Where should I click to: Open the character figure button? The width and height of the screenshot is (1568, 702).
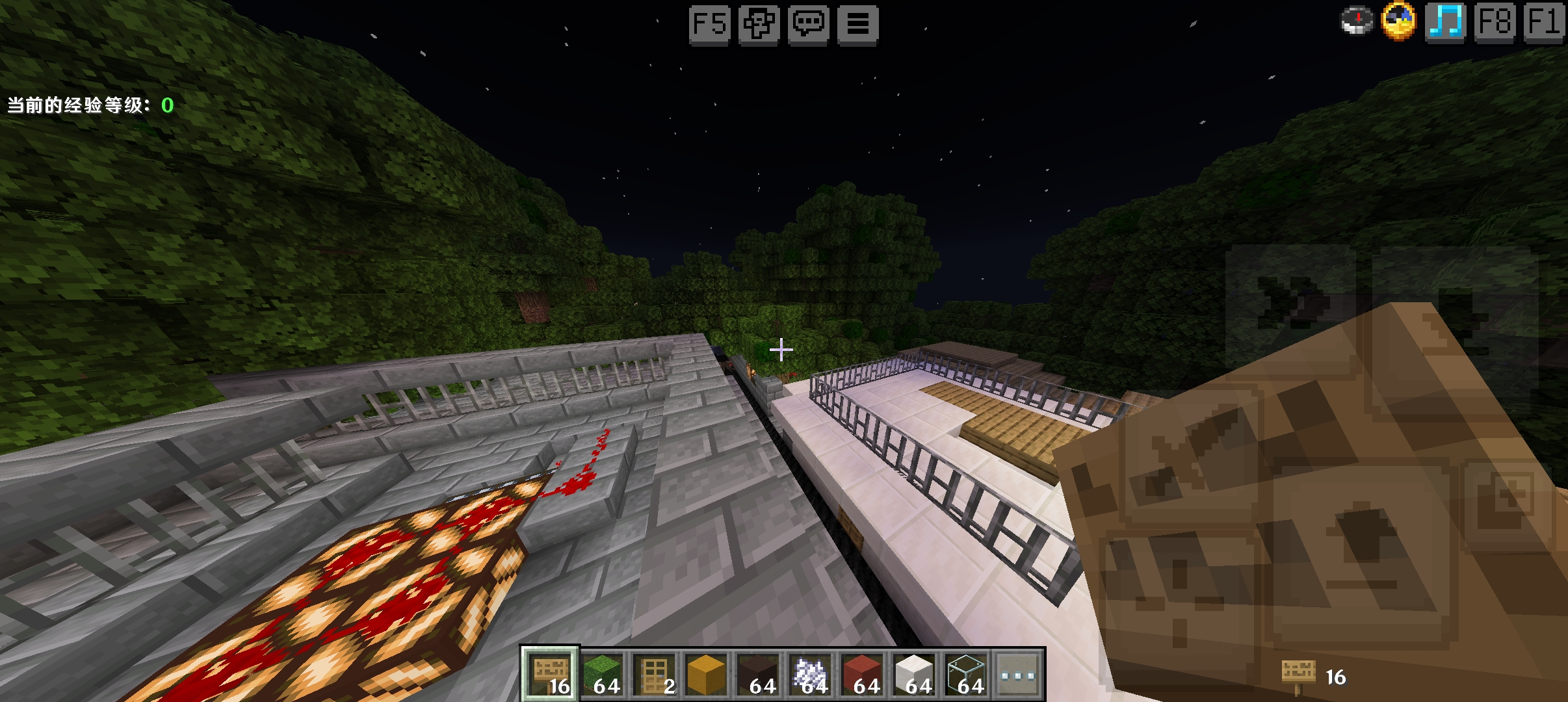759,25
